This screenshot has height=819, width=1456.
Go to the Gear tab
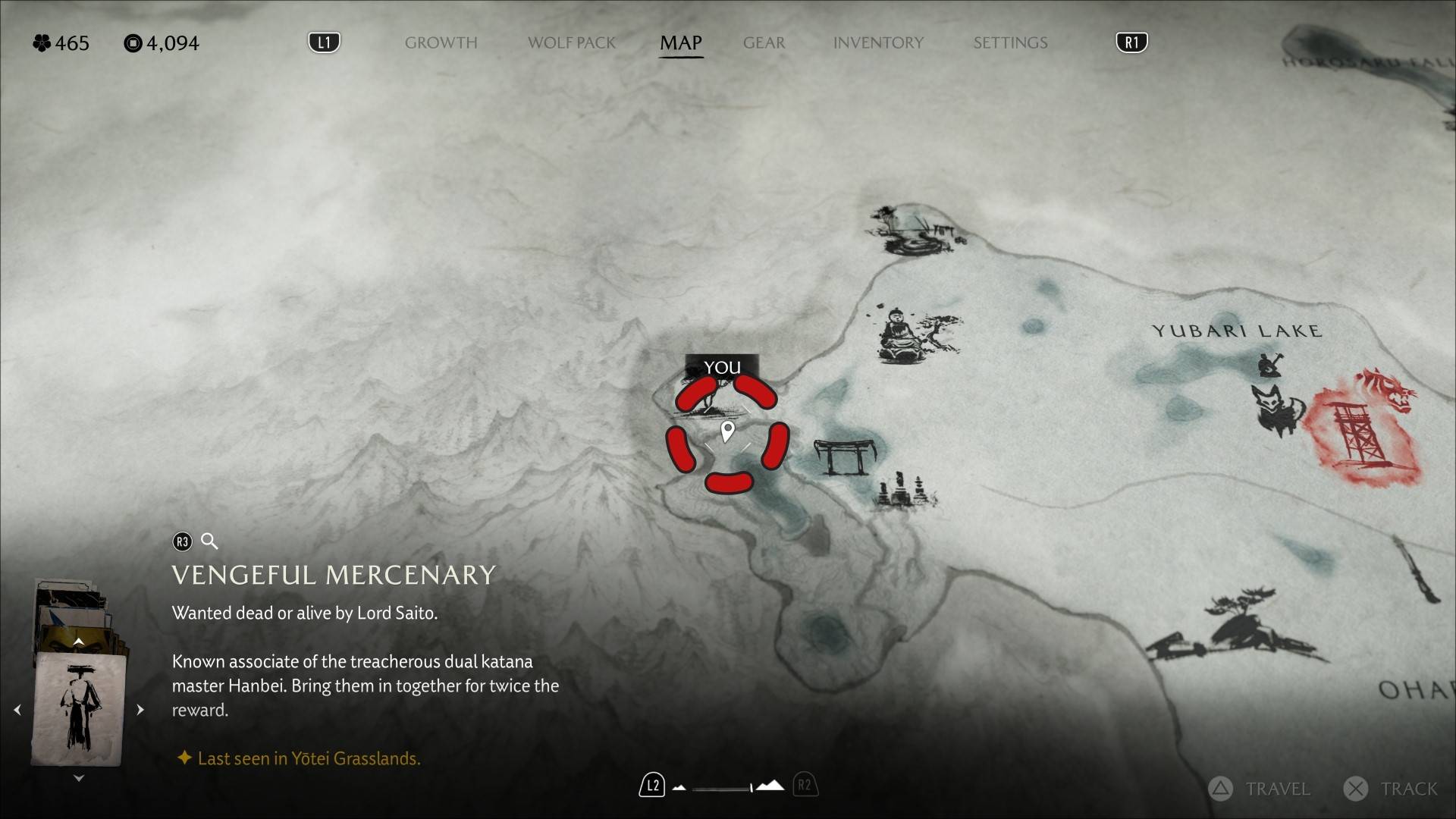tap(764, 43)
